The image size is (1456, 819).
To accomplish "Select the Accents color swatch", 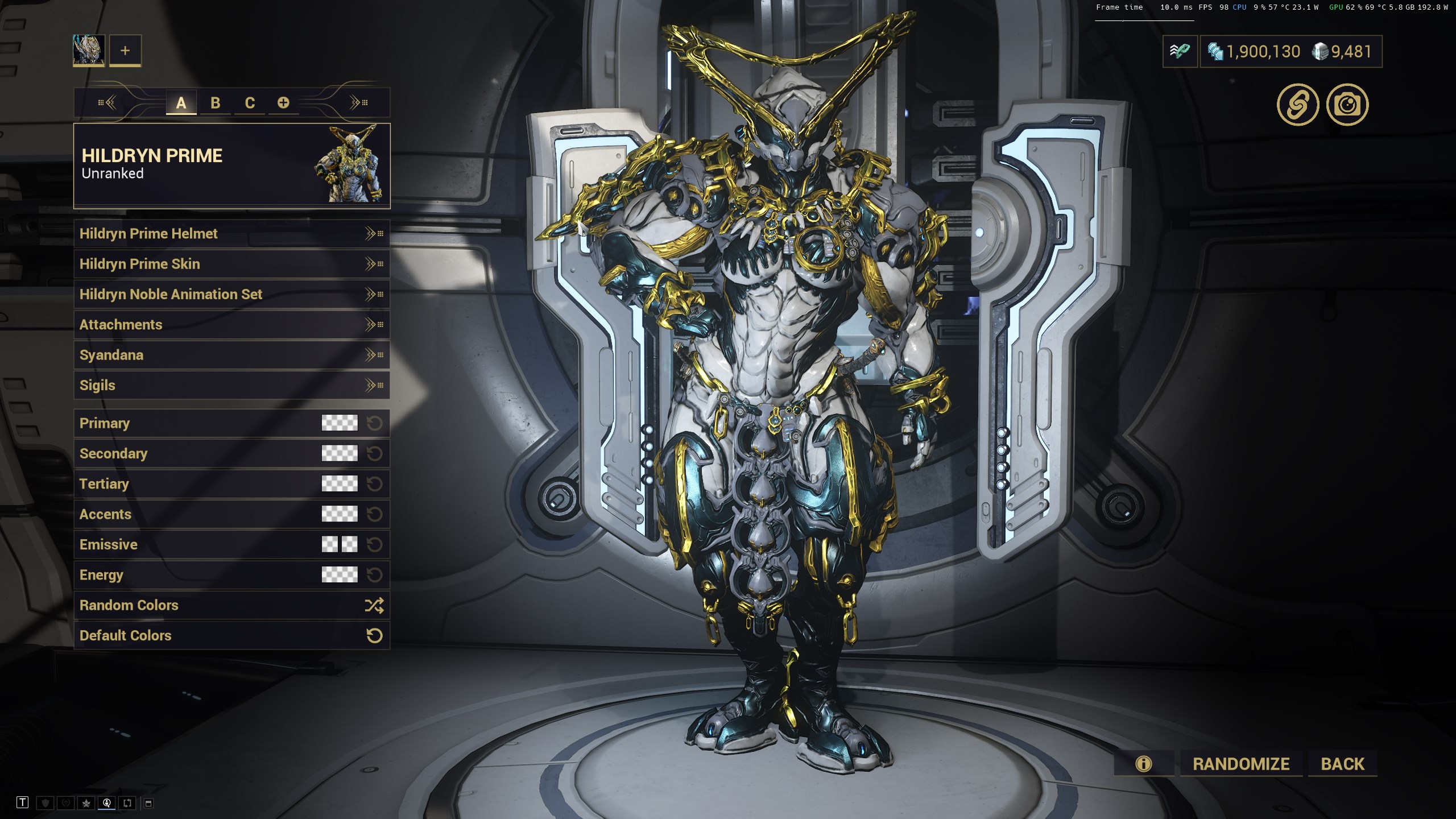I will click(x=340, y=514).
